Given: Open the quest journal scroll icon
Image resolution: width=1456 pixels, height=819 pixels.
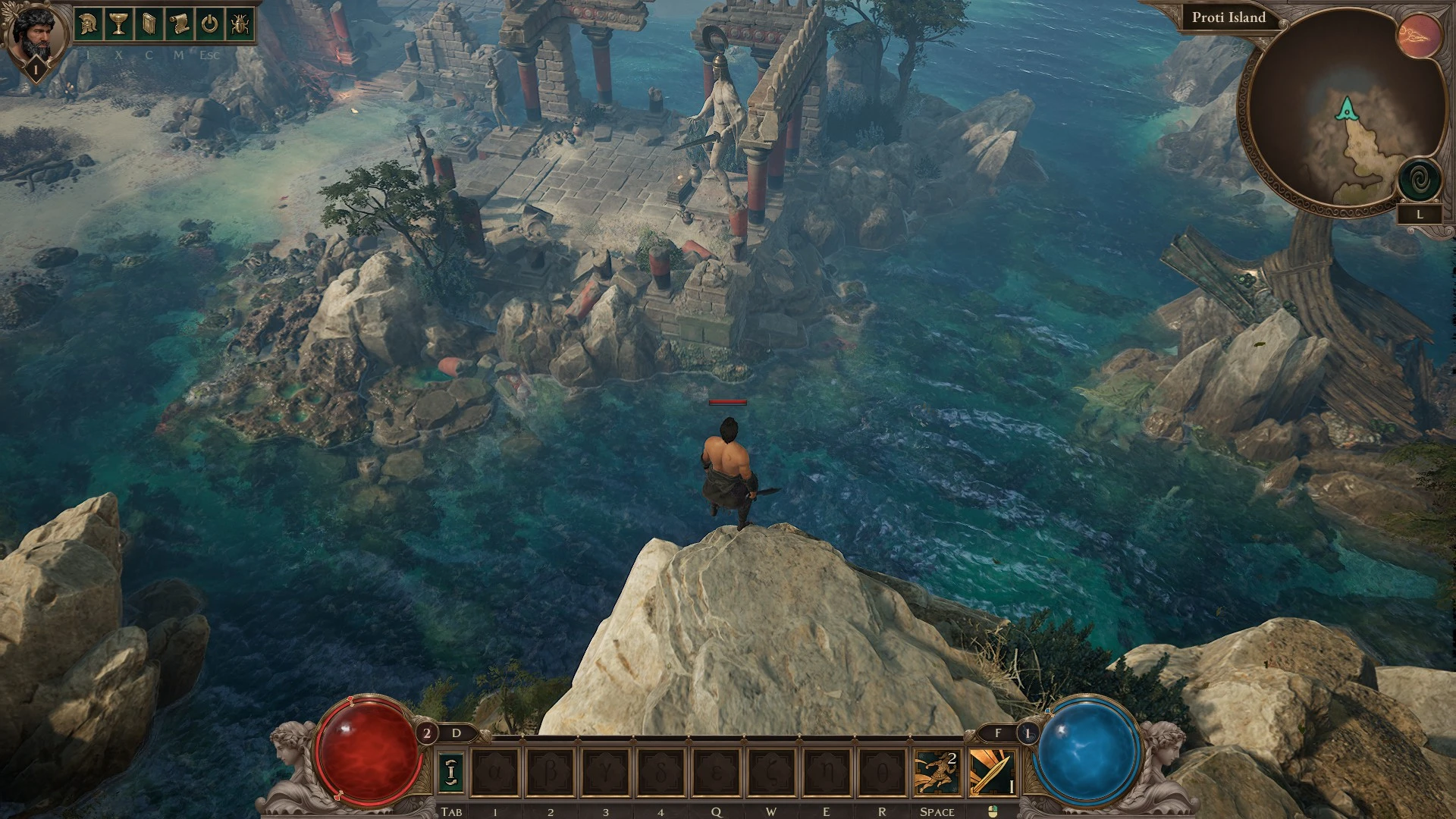Looking at the screenshot, I should coord(179,25).
